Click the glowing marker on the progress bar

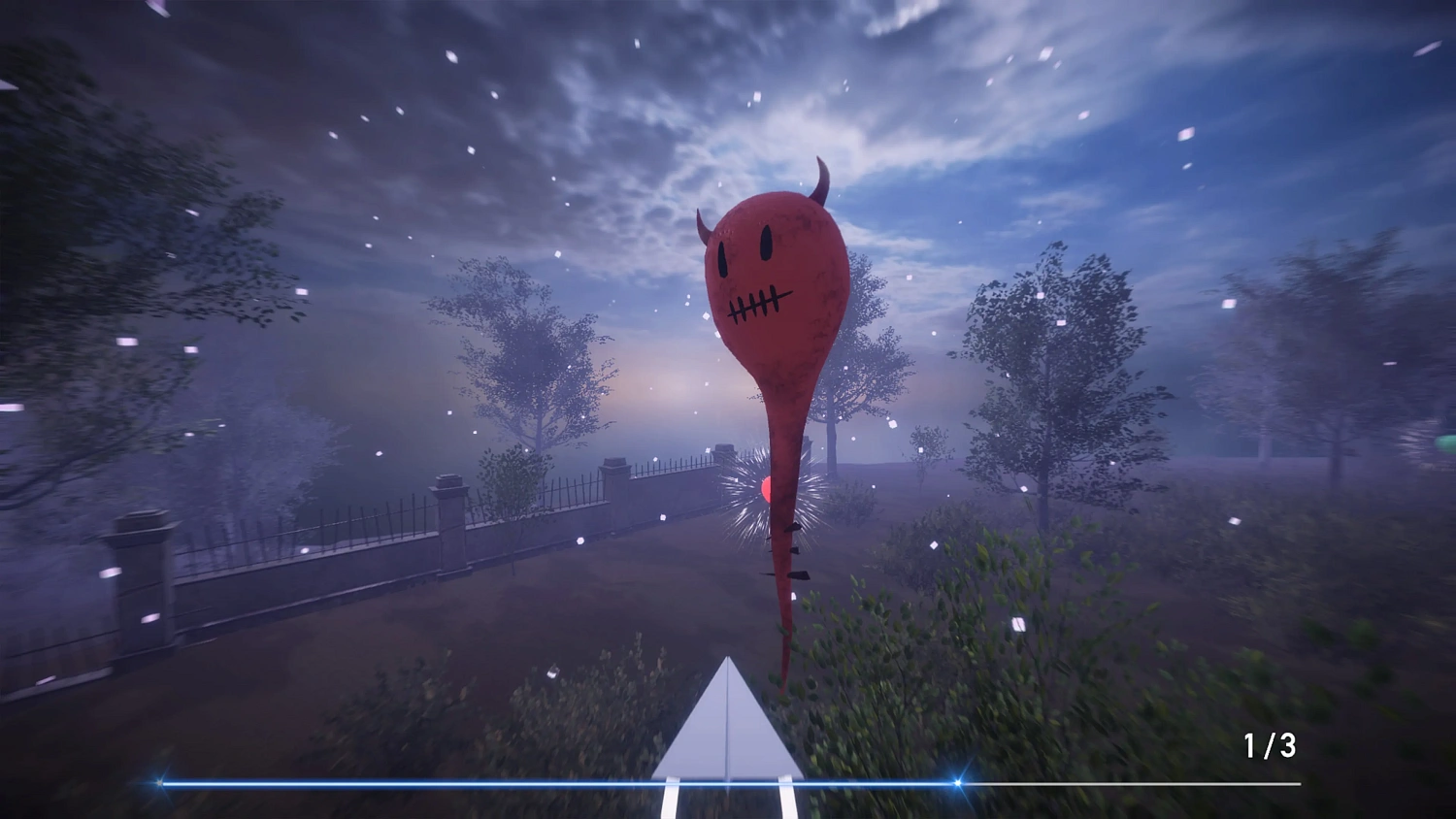[x=959, y=781]
